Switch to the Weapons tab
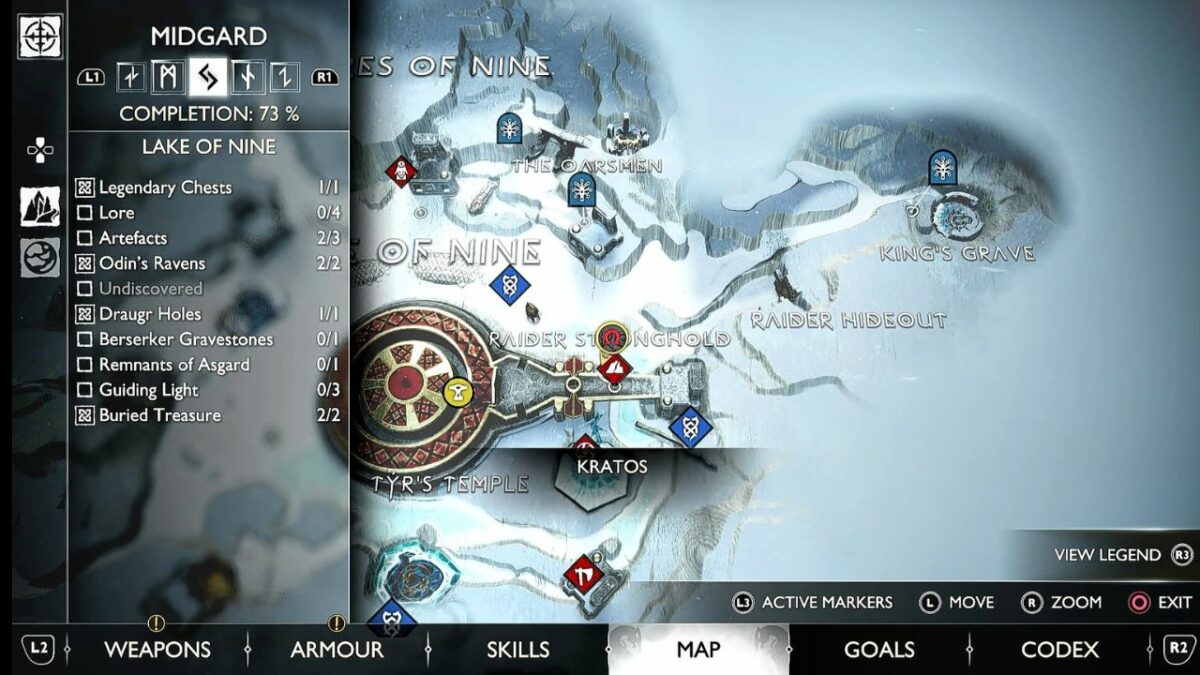Screen dimensions: 1200x675 click(x=157, y=650)
